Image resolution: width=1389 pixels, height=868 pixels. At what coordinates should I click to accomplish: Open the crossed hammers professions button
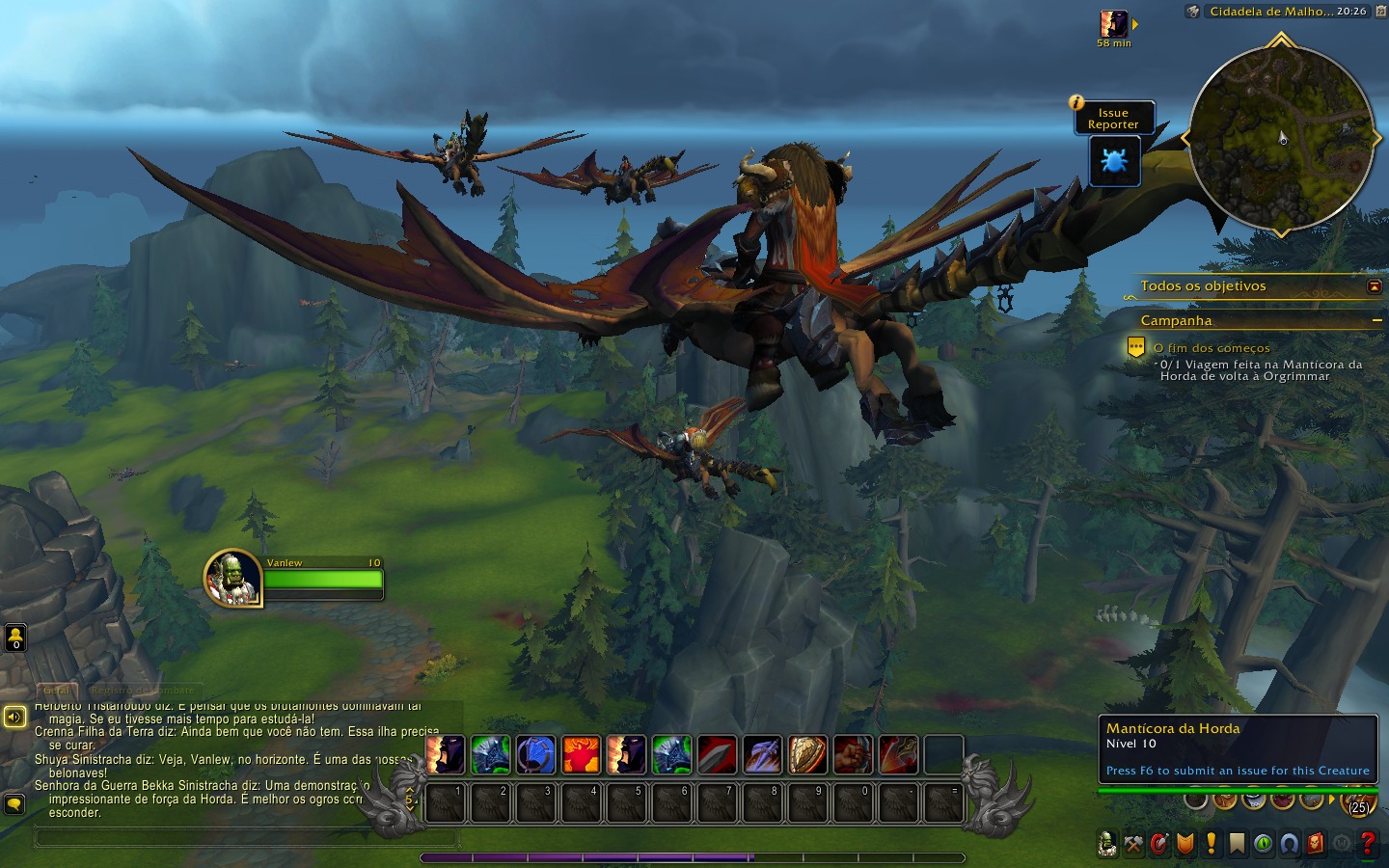click(x=1133, y=844)
